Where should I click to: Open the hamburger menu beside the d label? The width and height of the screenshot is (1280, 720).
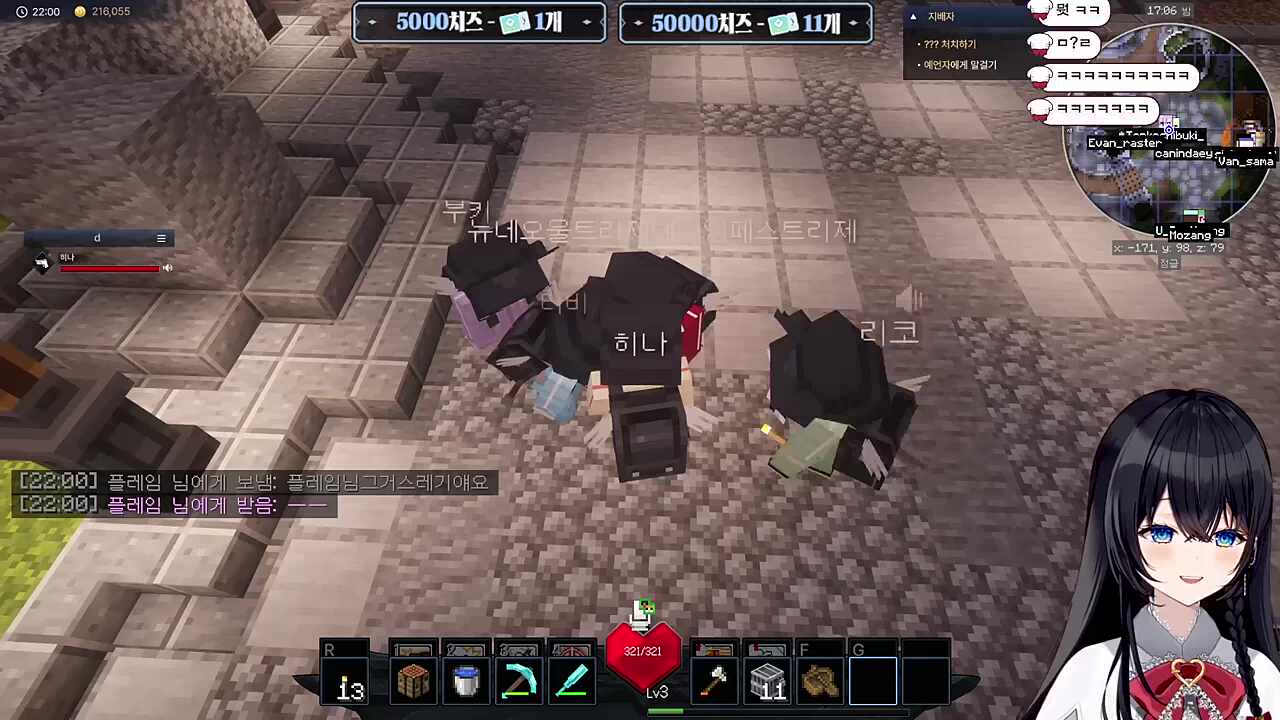tap(160, 238)
